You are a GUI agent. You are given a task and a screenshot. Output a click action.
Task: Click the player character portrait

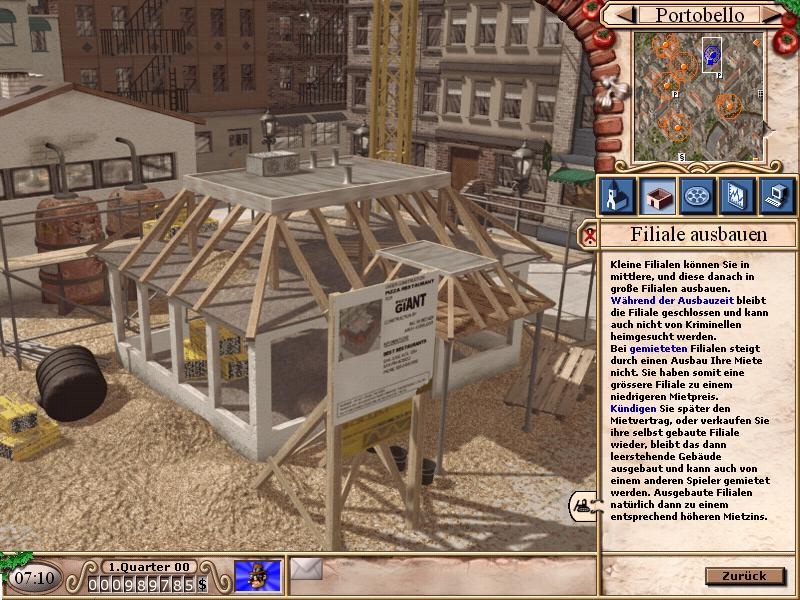(x=257, y=576)
